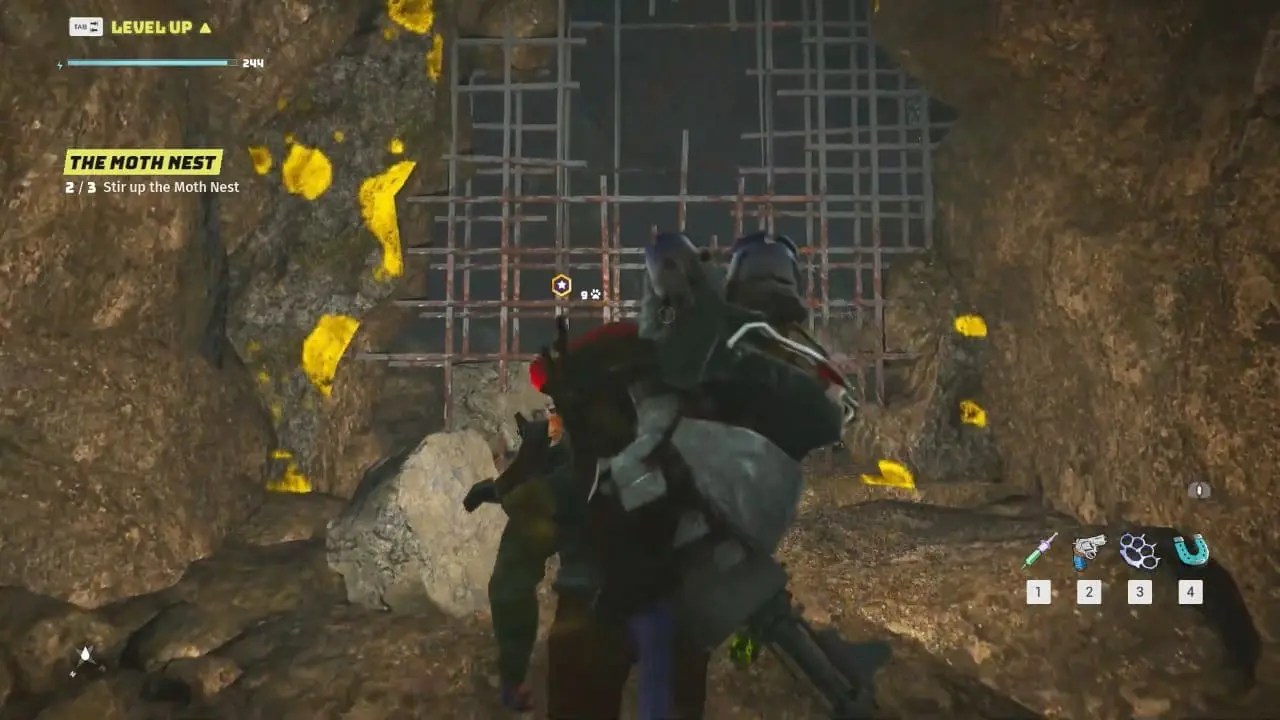Image resolution: width=1280 pixels, height=720 pixels.
Task: Click the 244 XP value label
Action: pyautogui.click(x=252, y=62)
